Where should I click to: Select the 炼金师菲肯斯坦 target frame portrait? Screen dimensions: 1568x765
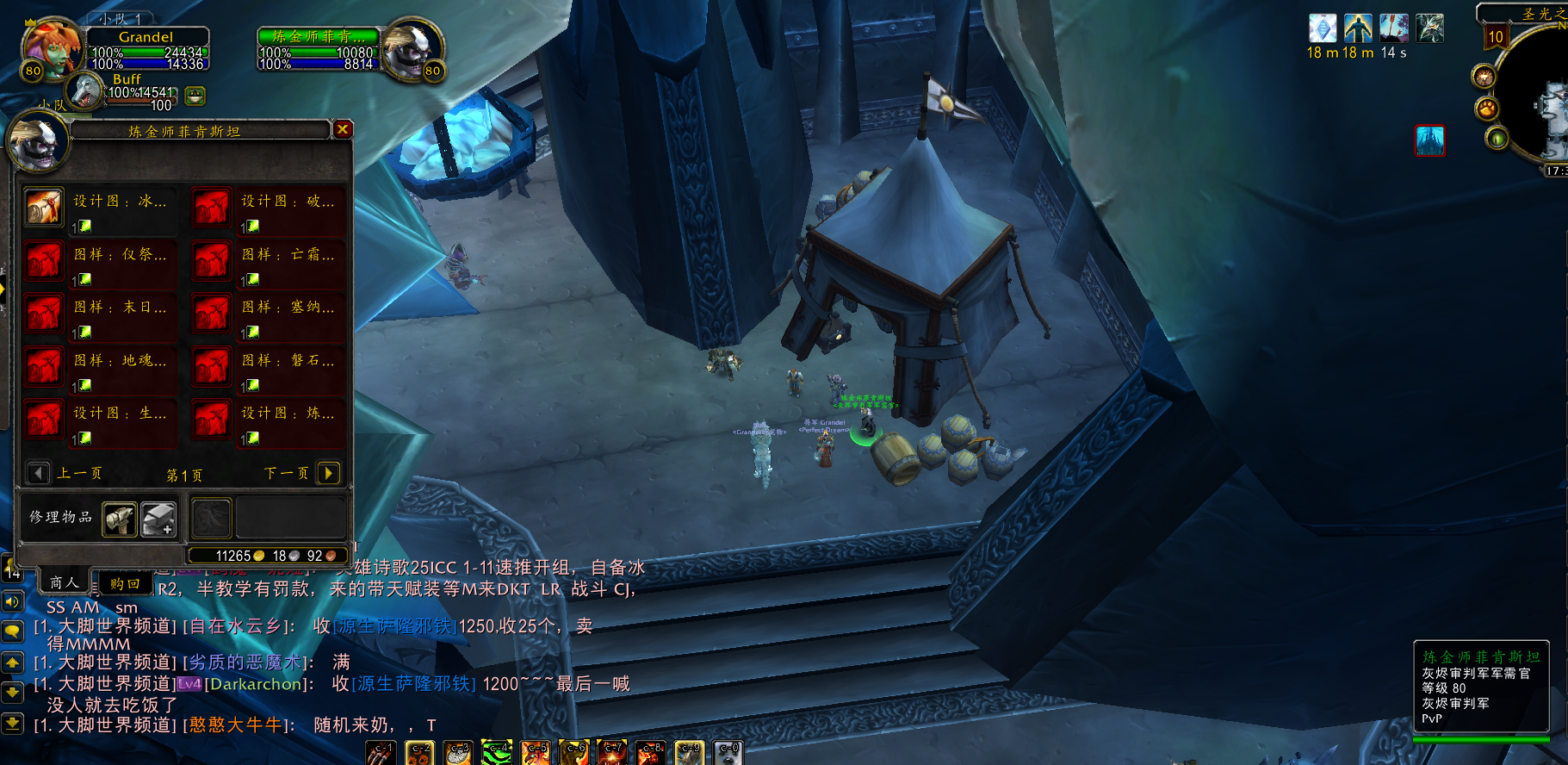tap(412, 49)
